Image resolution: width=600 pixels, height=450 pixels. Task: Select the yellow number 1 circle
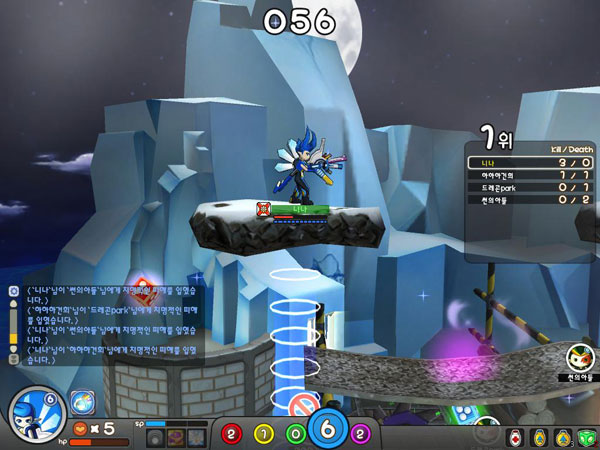[x=264, y=433]
